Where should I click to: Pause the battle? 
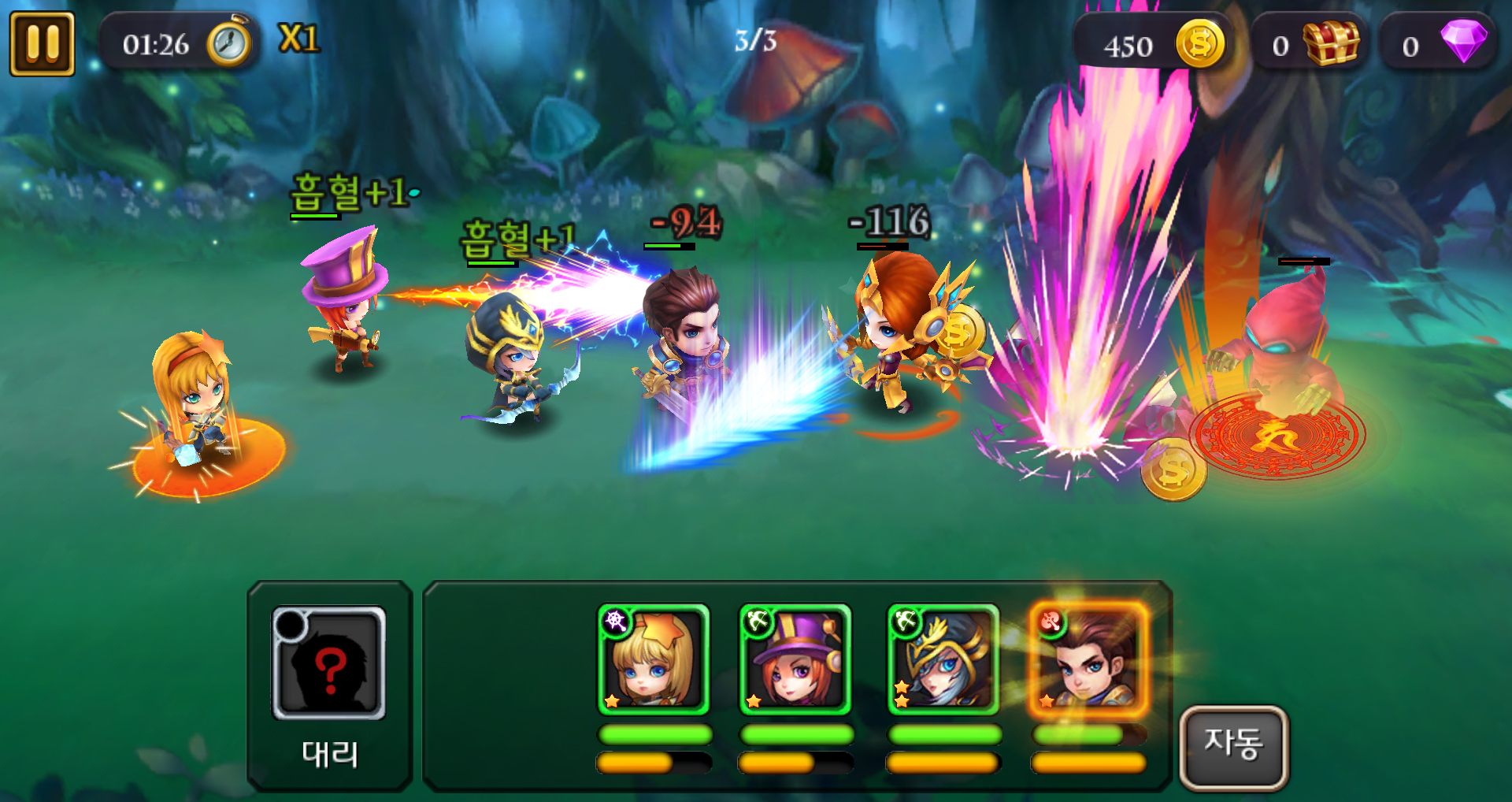[x=43, y=44]
